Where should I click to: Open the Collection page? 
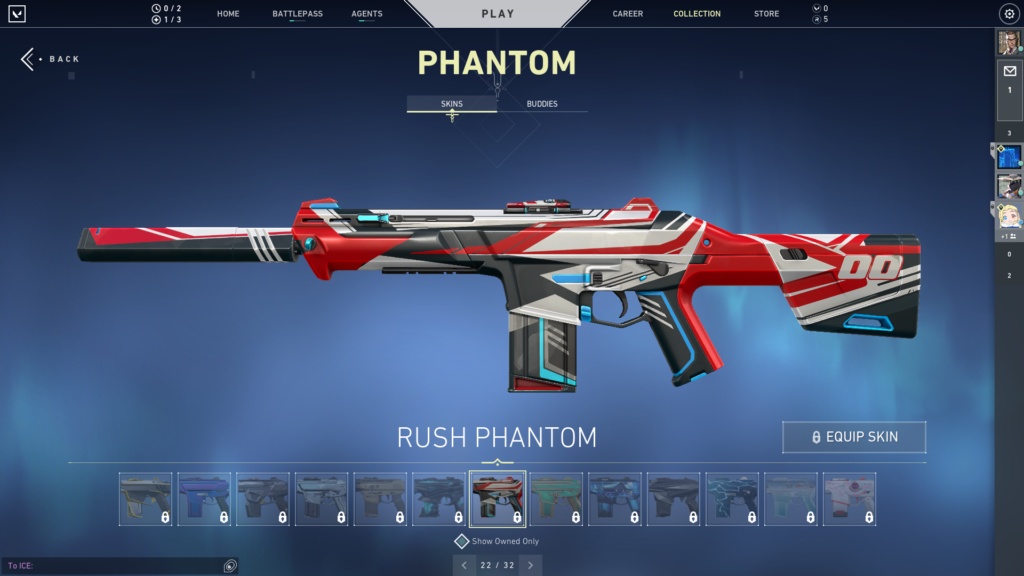coord(697,14)
